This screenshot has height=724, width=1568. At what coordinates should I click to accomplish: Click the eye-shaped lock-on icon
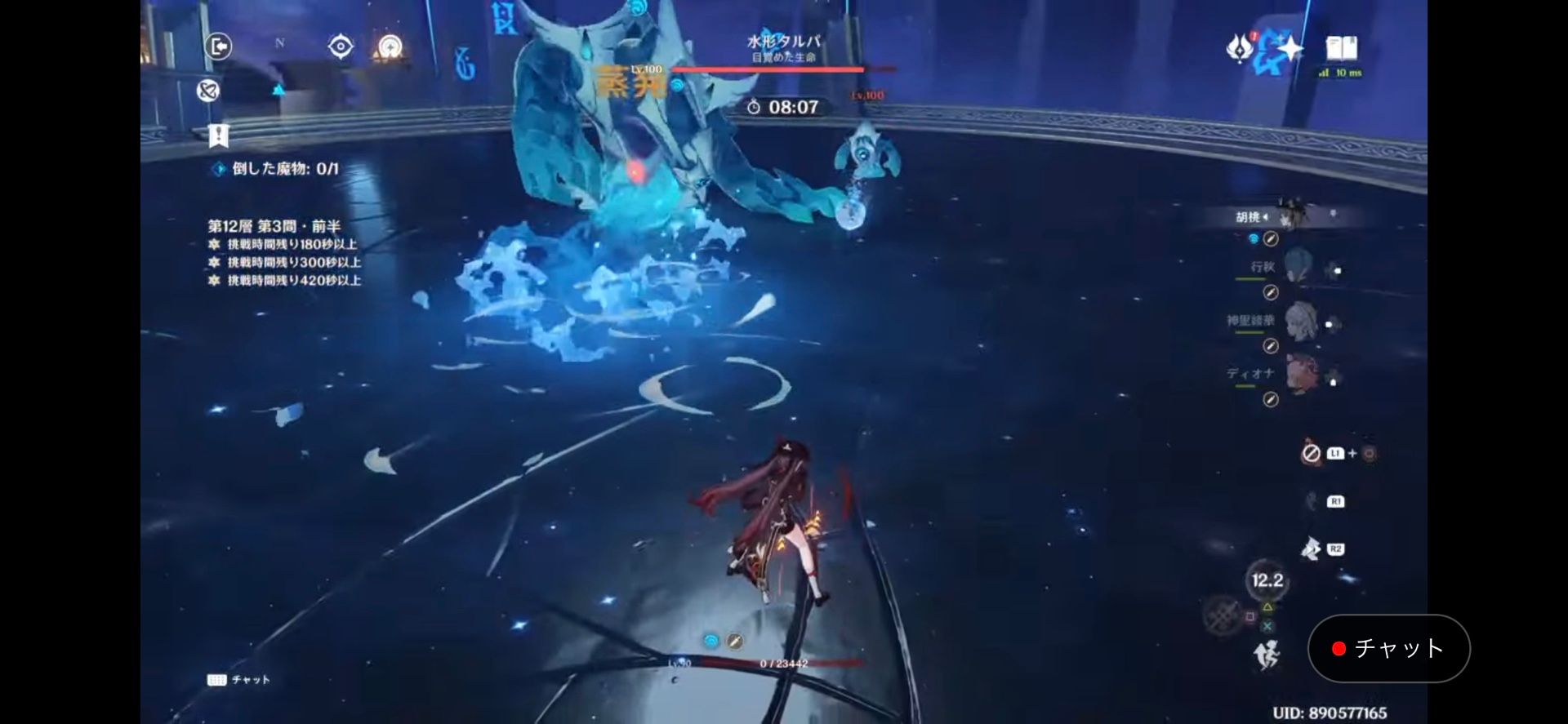coord(341,47)
